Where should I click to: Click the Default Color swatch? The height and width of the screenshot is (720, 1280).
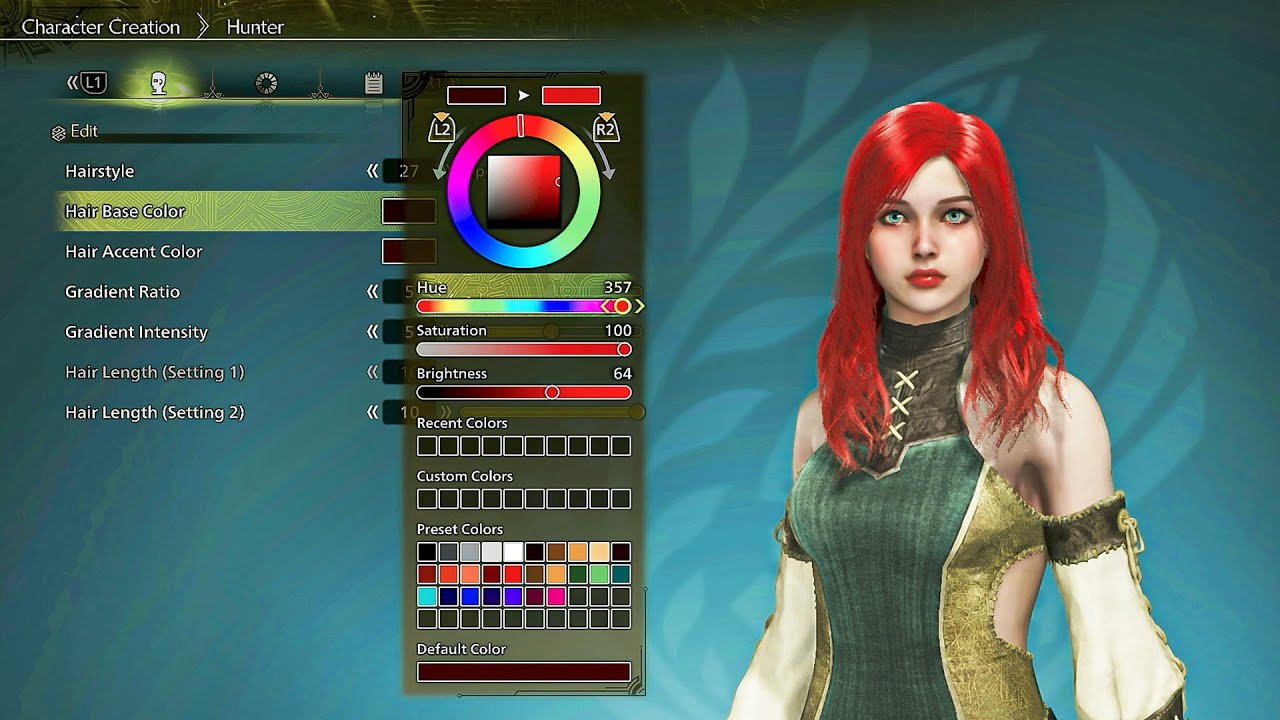[x=525, y=669]
